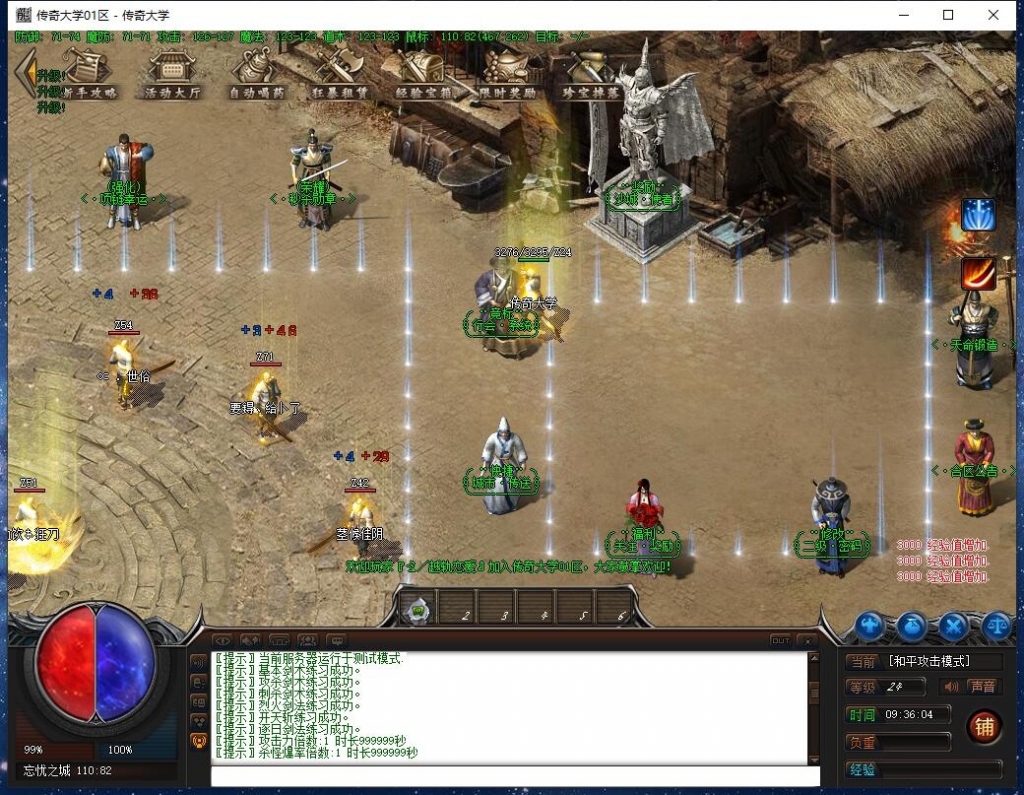Select the item in the first hotbar slot
This screenshot has height=795, width=1024.
pos(420,609)
